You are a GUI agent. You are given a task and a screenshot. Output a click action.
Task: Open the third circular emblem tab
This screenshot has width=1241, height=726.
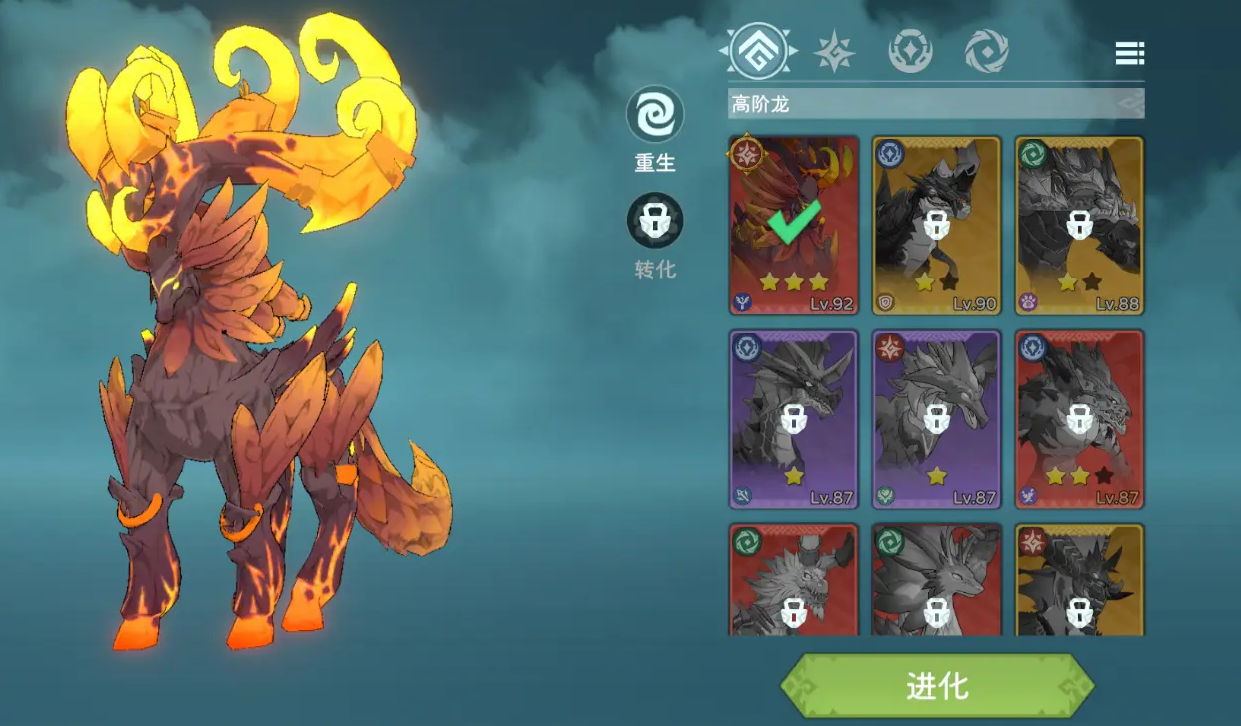pos(910,51)
